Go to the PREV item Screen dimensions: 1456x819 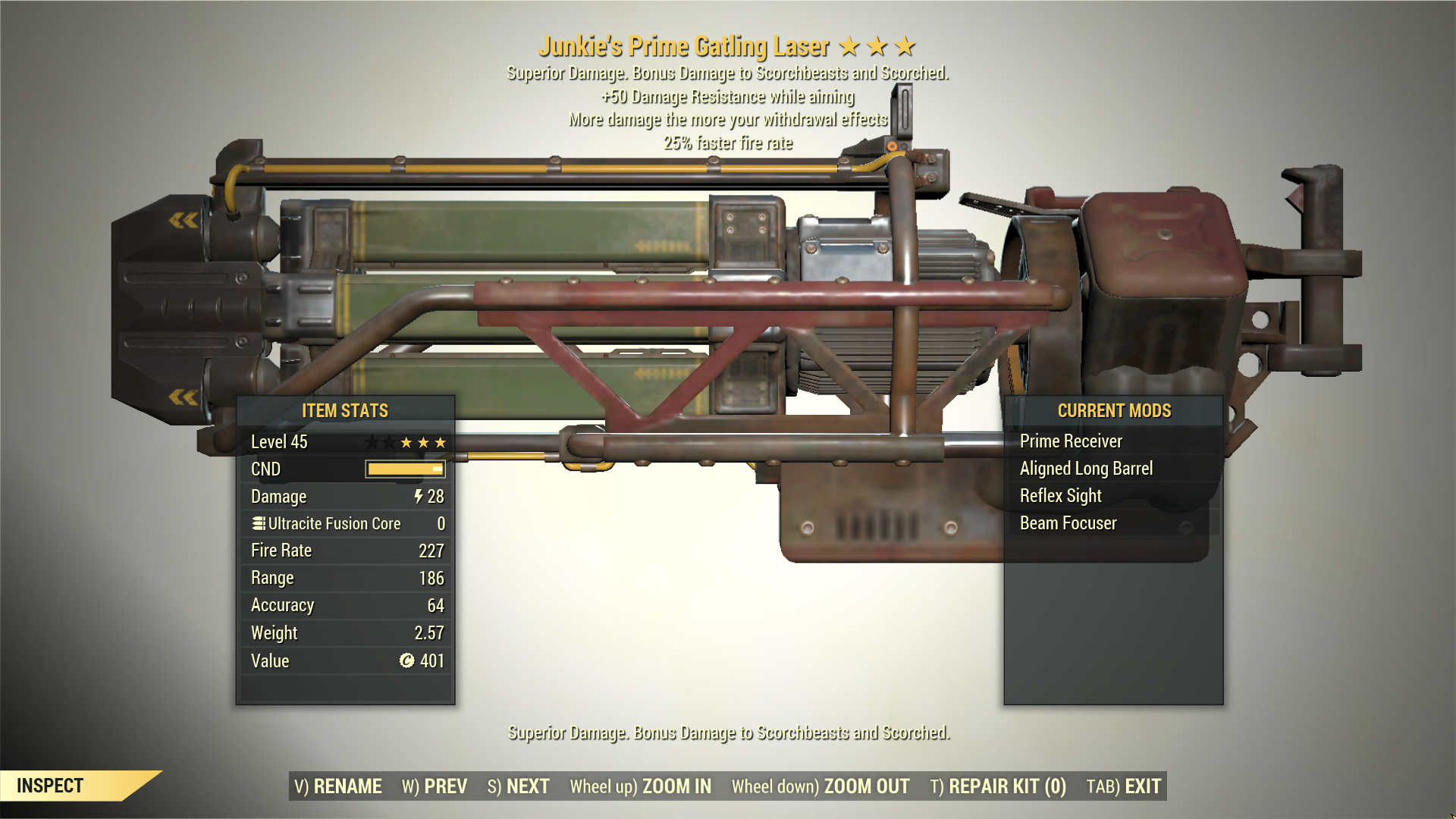pos(435,786)
